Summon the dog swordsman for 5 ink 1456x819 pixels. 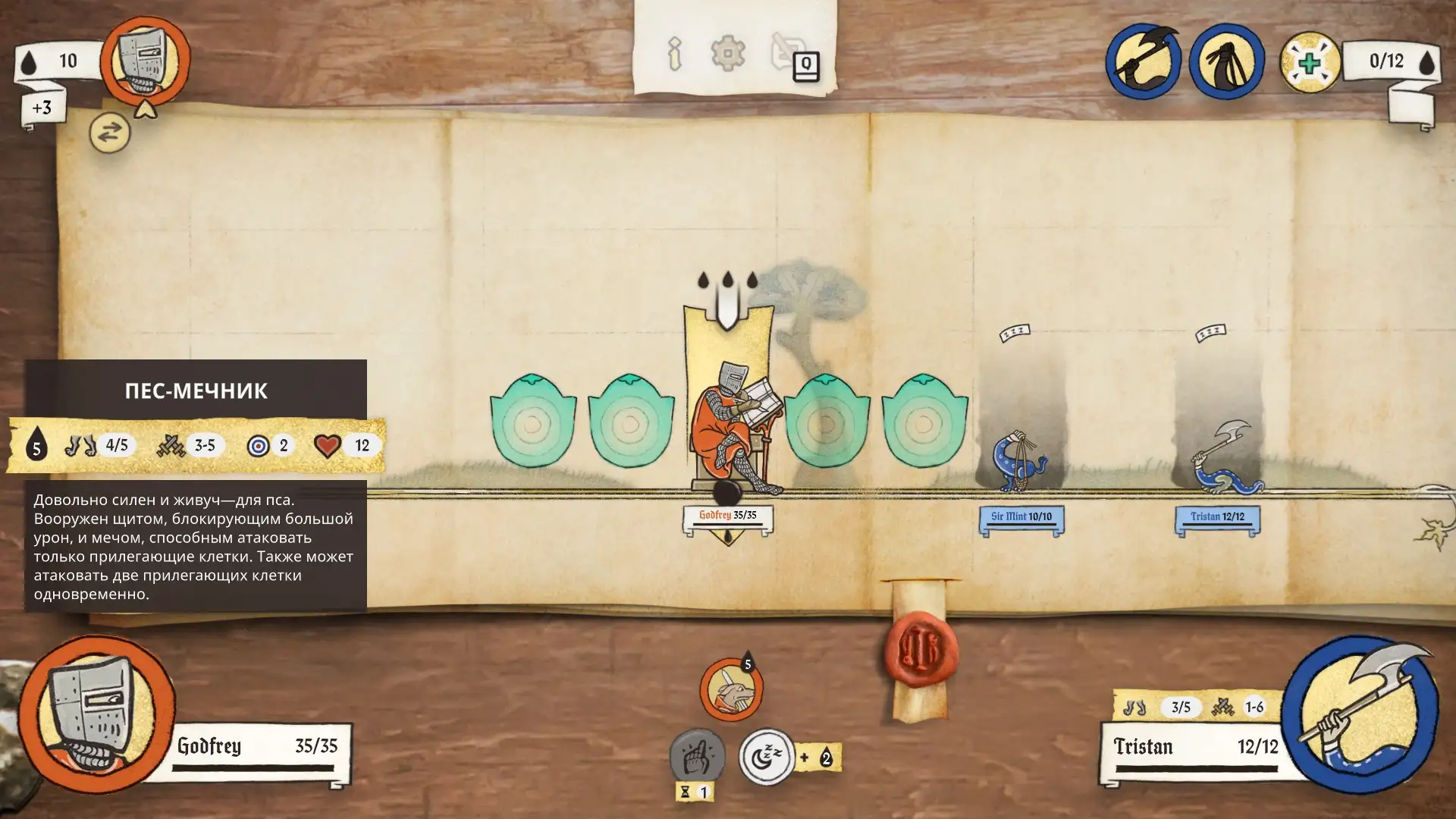click(x=731, y=690)
